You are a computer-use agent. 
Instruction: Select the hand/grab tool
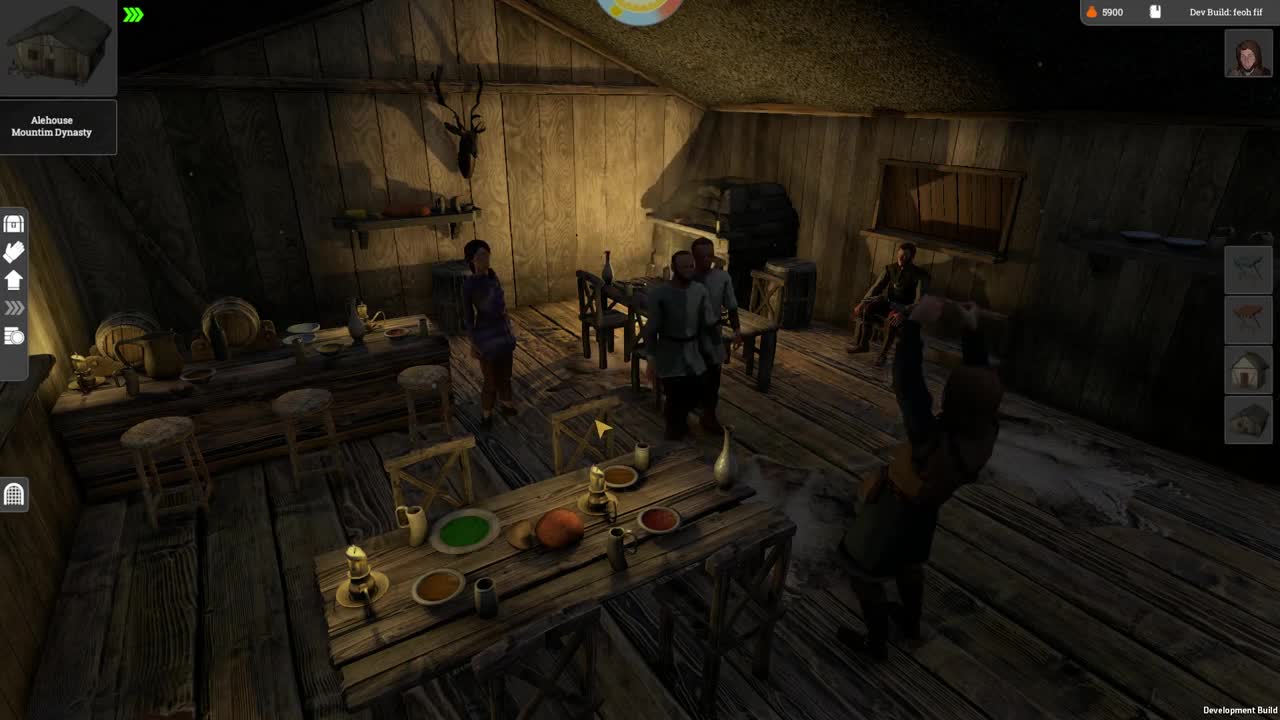[x=14, y=252]
